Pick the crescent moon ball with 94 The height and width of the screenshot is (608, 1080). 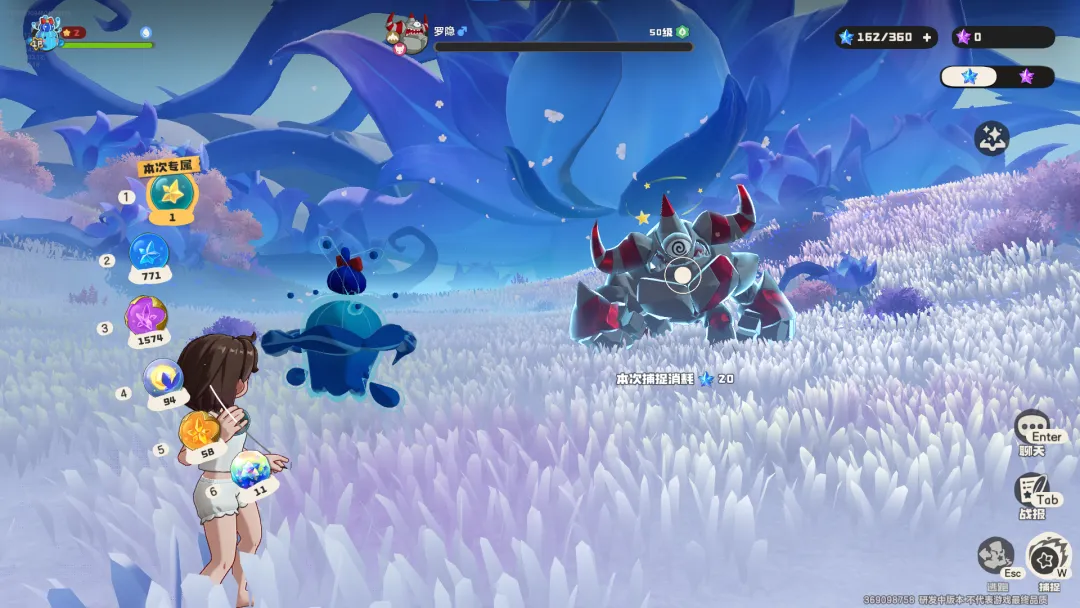tap(162, 379)
